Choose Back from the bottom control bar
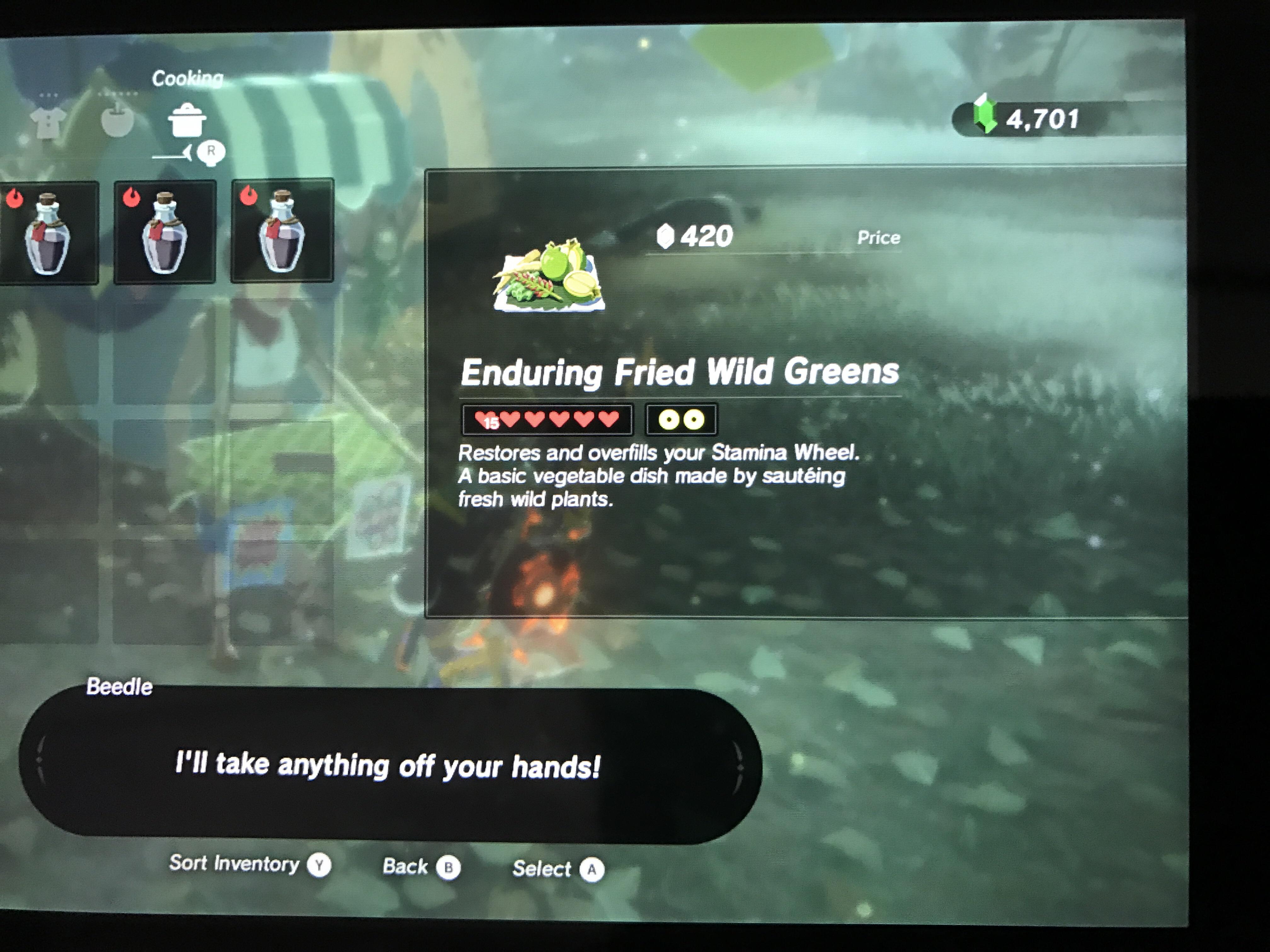Screen dimensions: 1270x952 coord(421,866)
